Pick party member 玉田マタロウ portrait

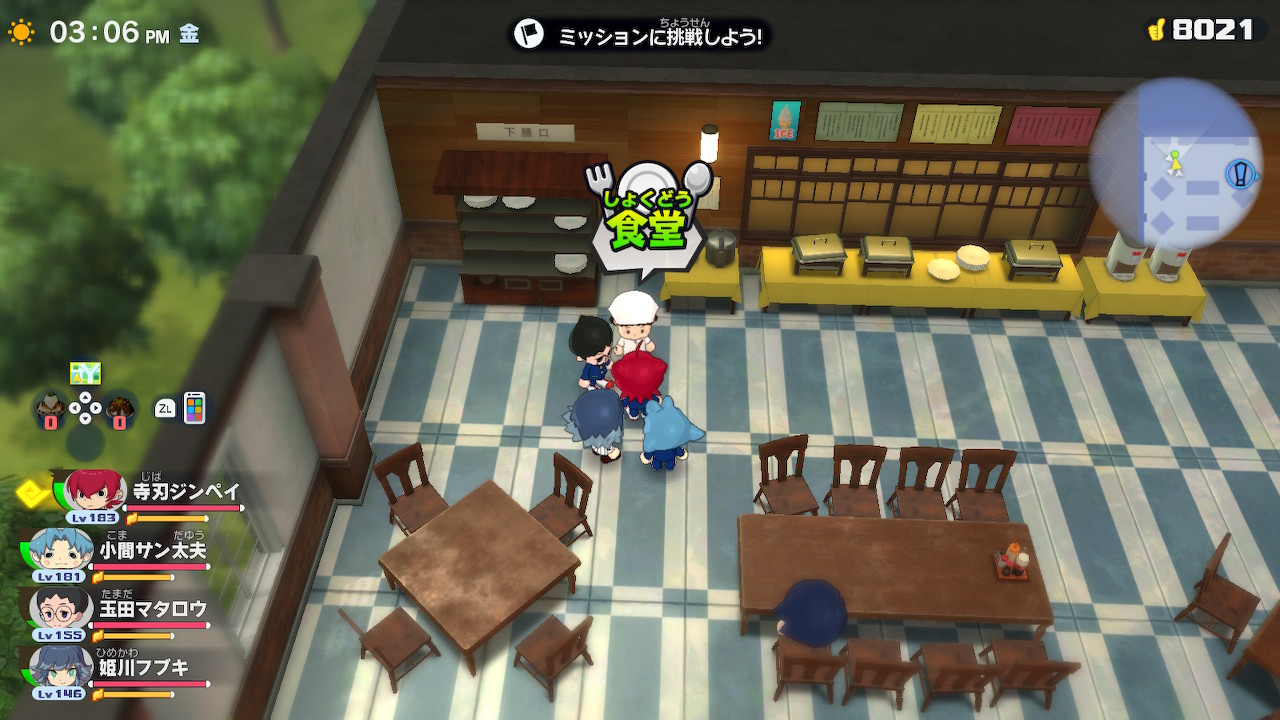click(x=62, y=607)
